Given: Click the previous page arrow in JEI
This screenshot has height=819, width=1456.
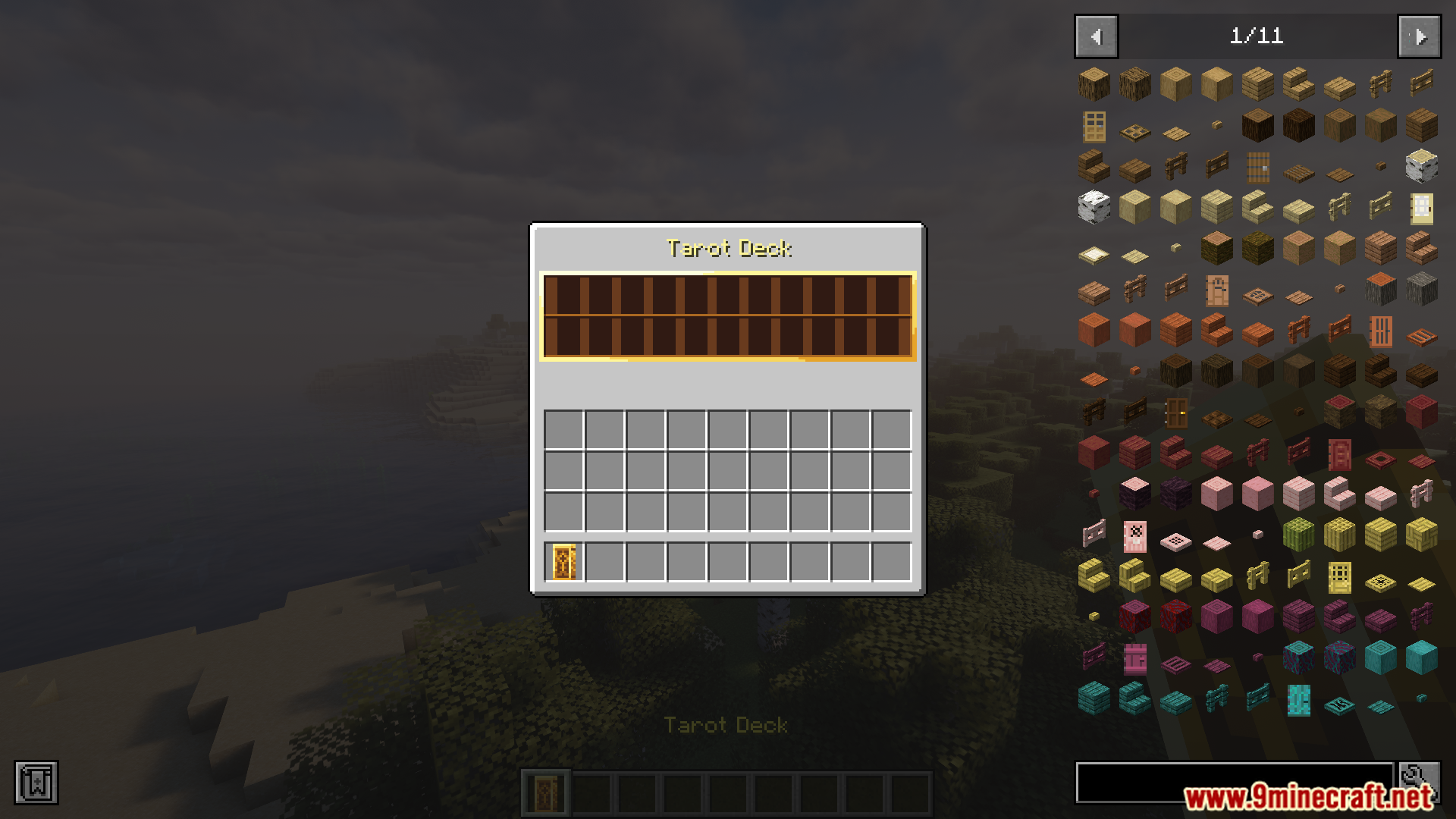Looking at the screenshot, I should click(1095, 36).
